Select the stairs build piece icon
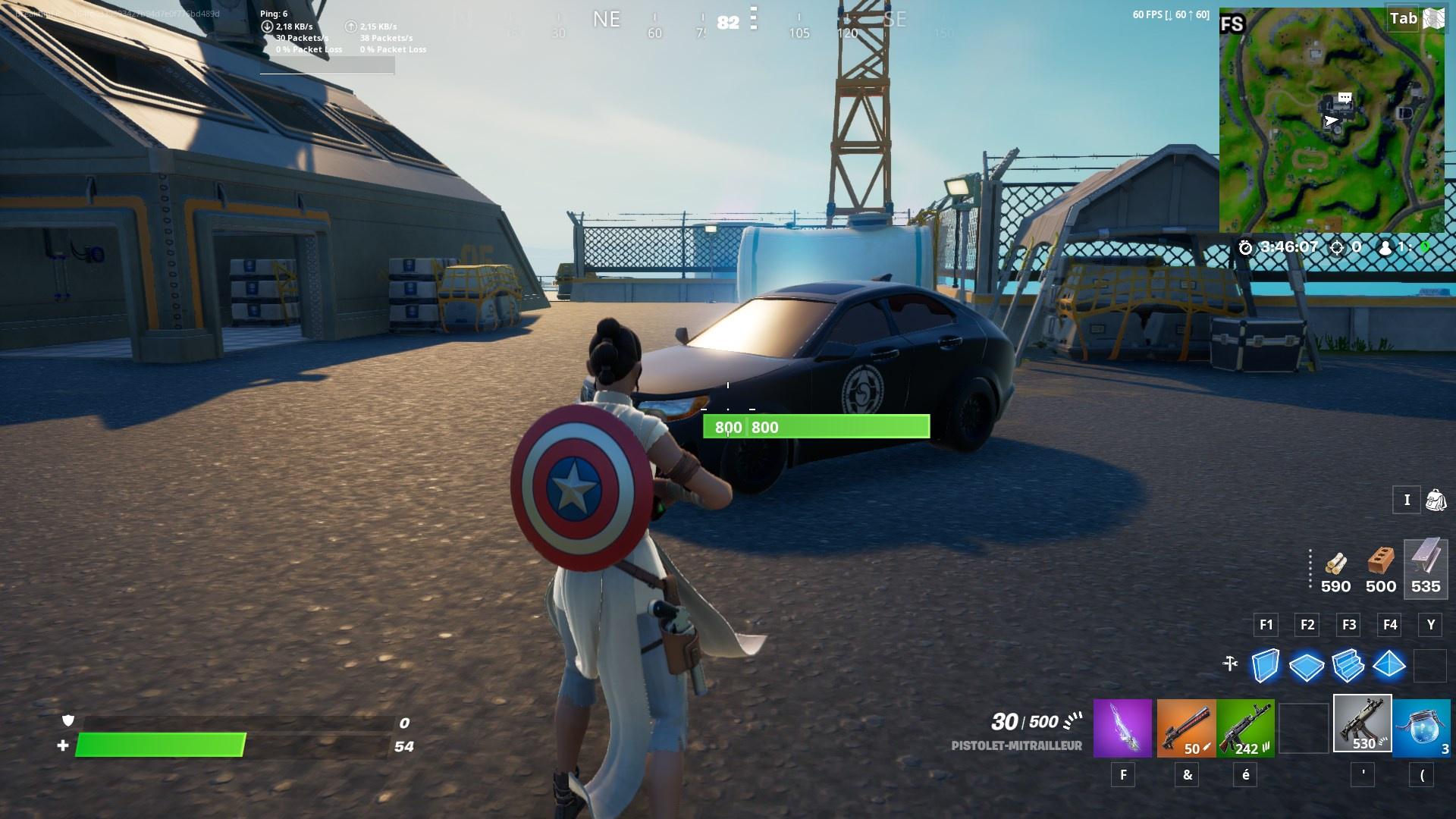This screenshot has width=1456, height=819. [1348, 666]
